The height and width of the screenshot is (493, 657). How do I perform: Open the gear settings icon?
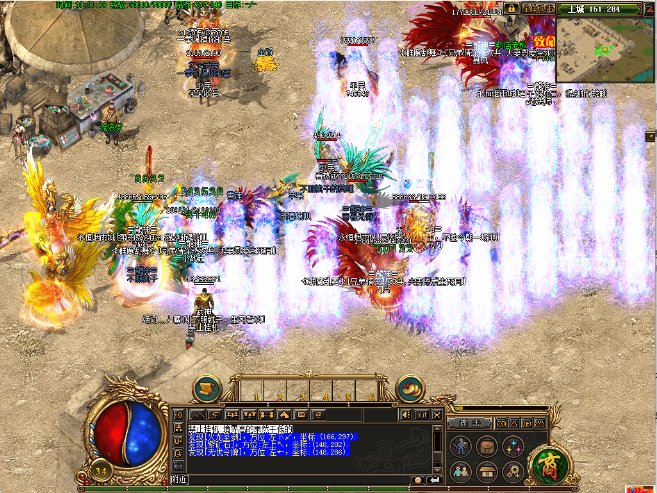(x=512, y=469)
